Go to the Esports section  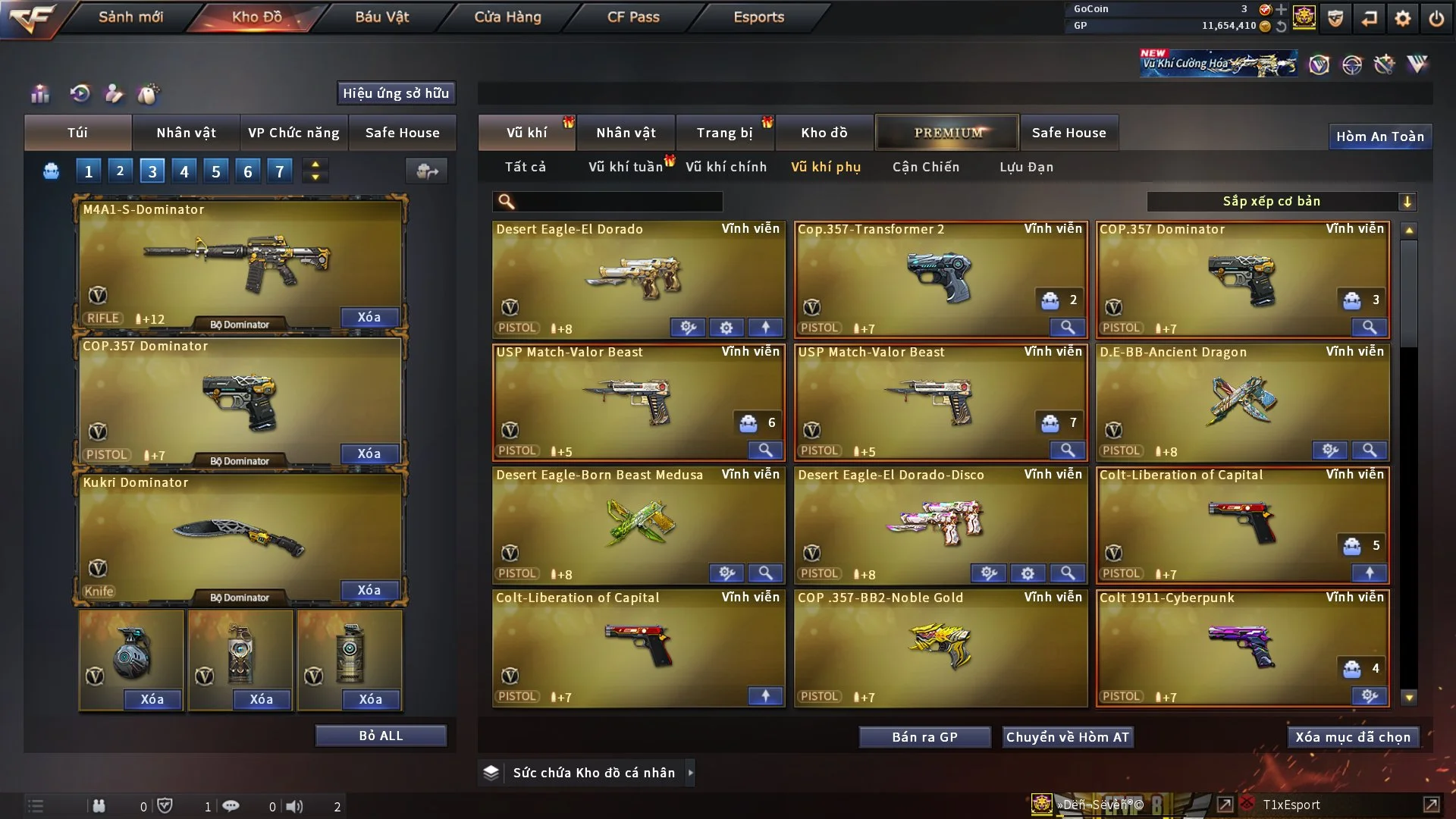click(x=758, y=17)
